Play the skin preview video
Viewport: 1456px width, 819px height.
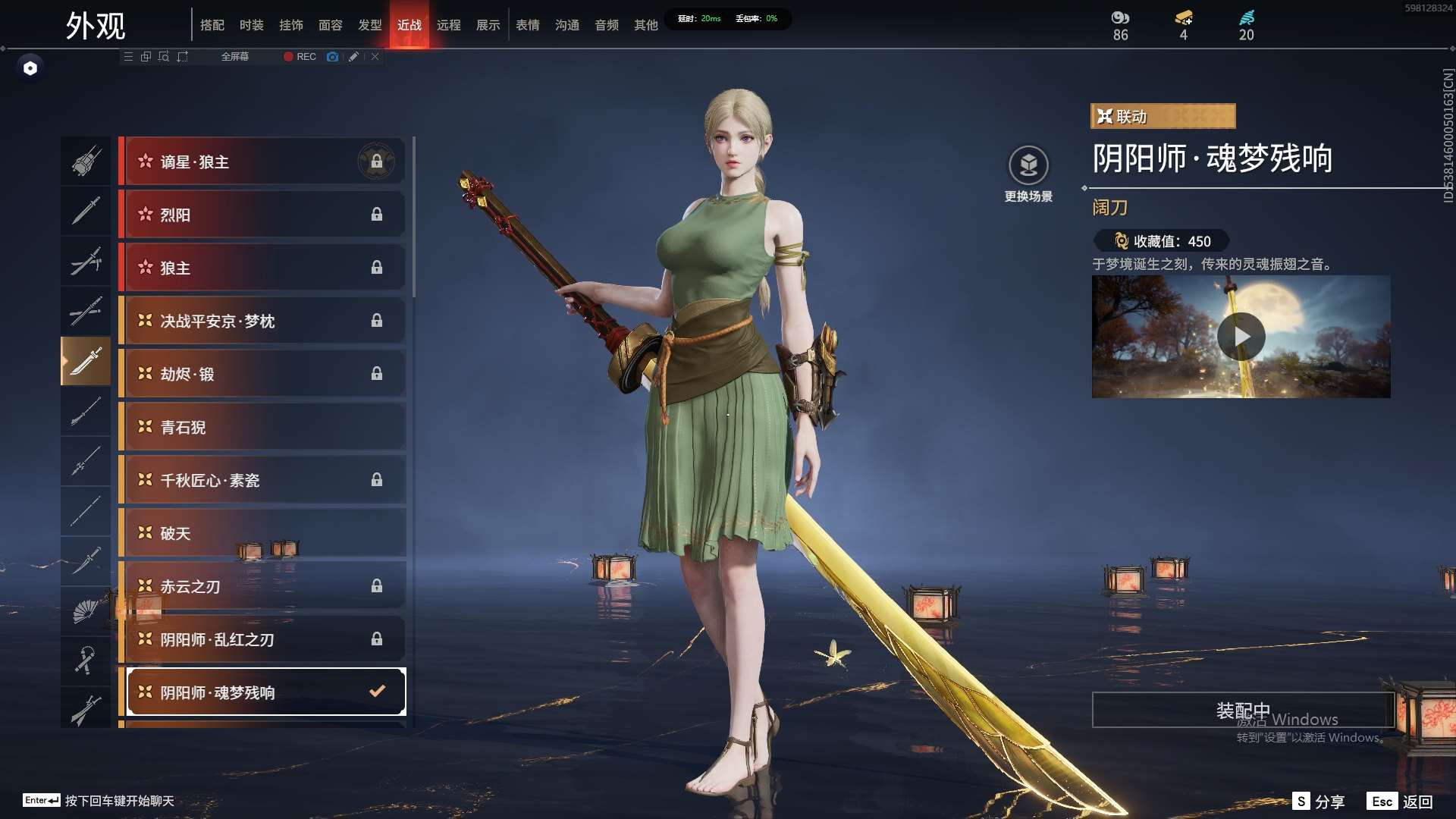point(1241,336)
